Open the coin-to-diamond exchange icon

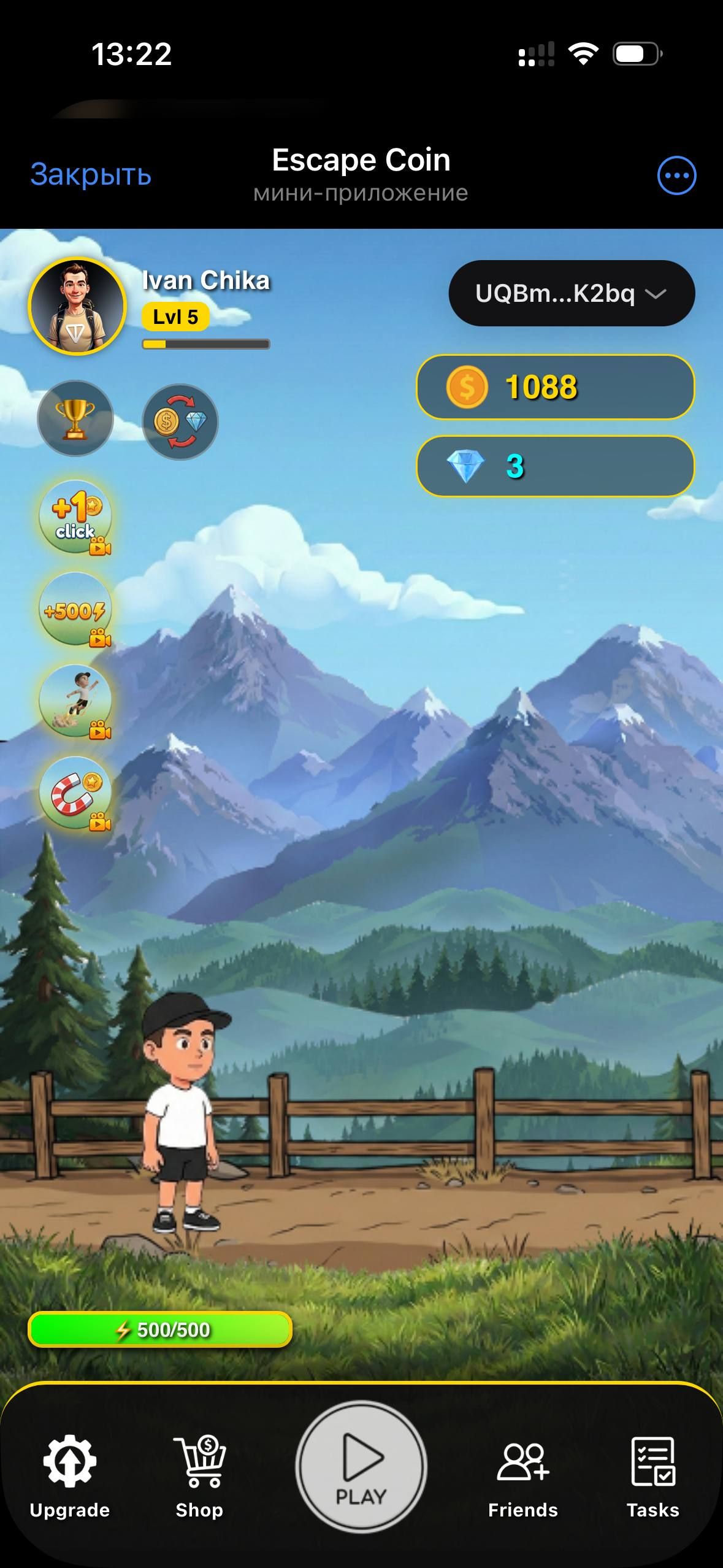pos(180,422)
